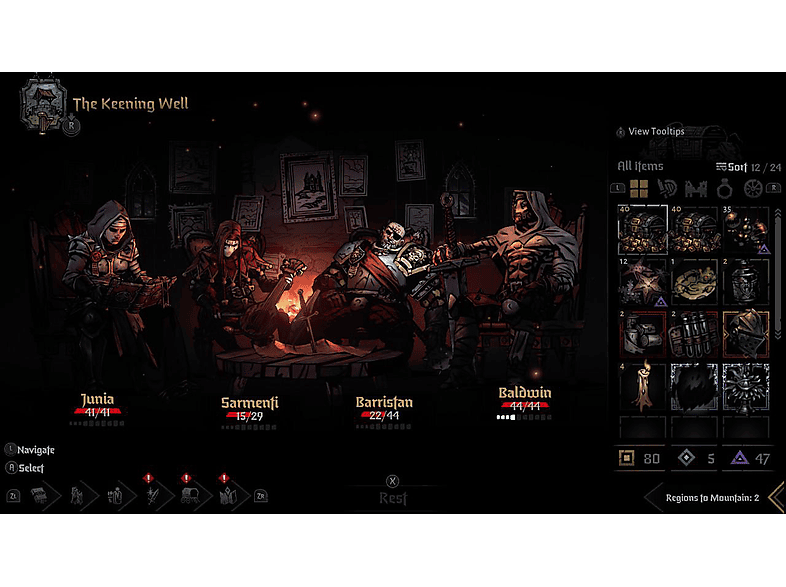Pick the coiled rope item

[x=693, y=282]
